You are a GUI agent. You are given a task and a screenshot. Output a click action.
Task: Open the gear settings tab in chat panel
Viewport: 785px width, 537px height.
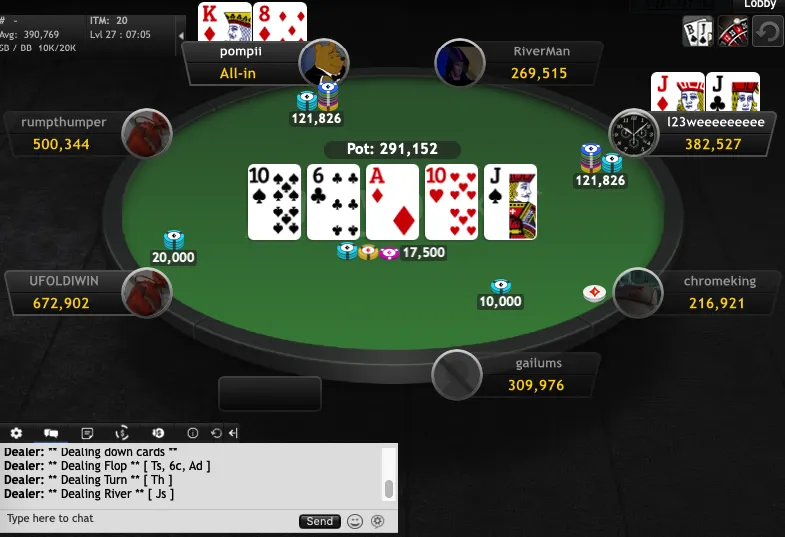pos(16,433)
